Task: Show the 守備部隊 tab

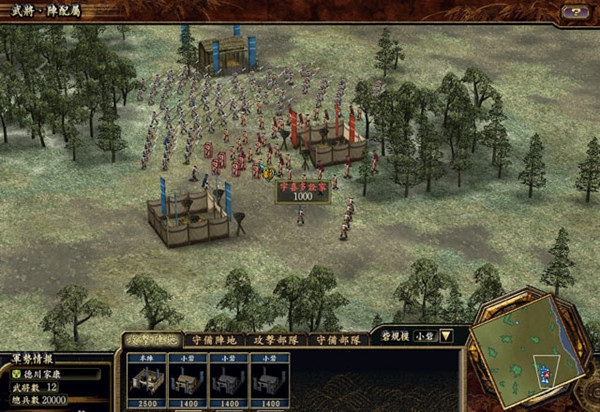Action: click(x=337, y=340)
